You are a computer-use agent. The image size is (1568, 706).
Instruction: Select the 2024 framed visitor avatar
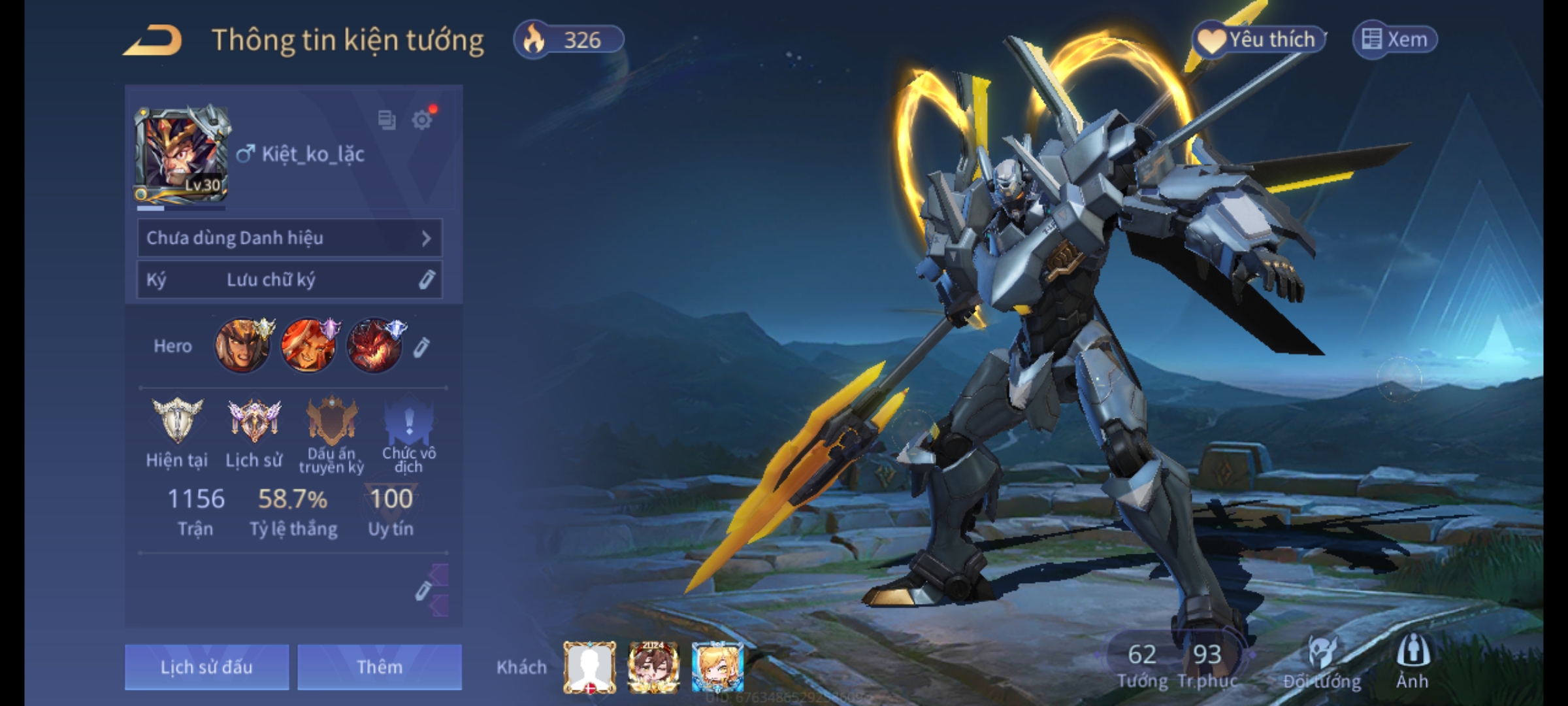coord(653,667)
